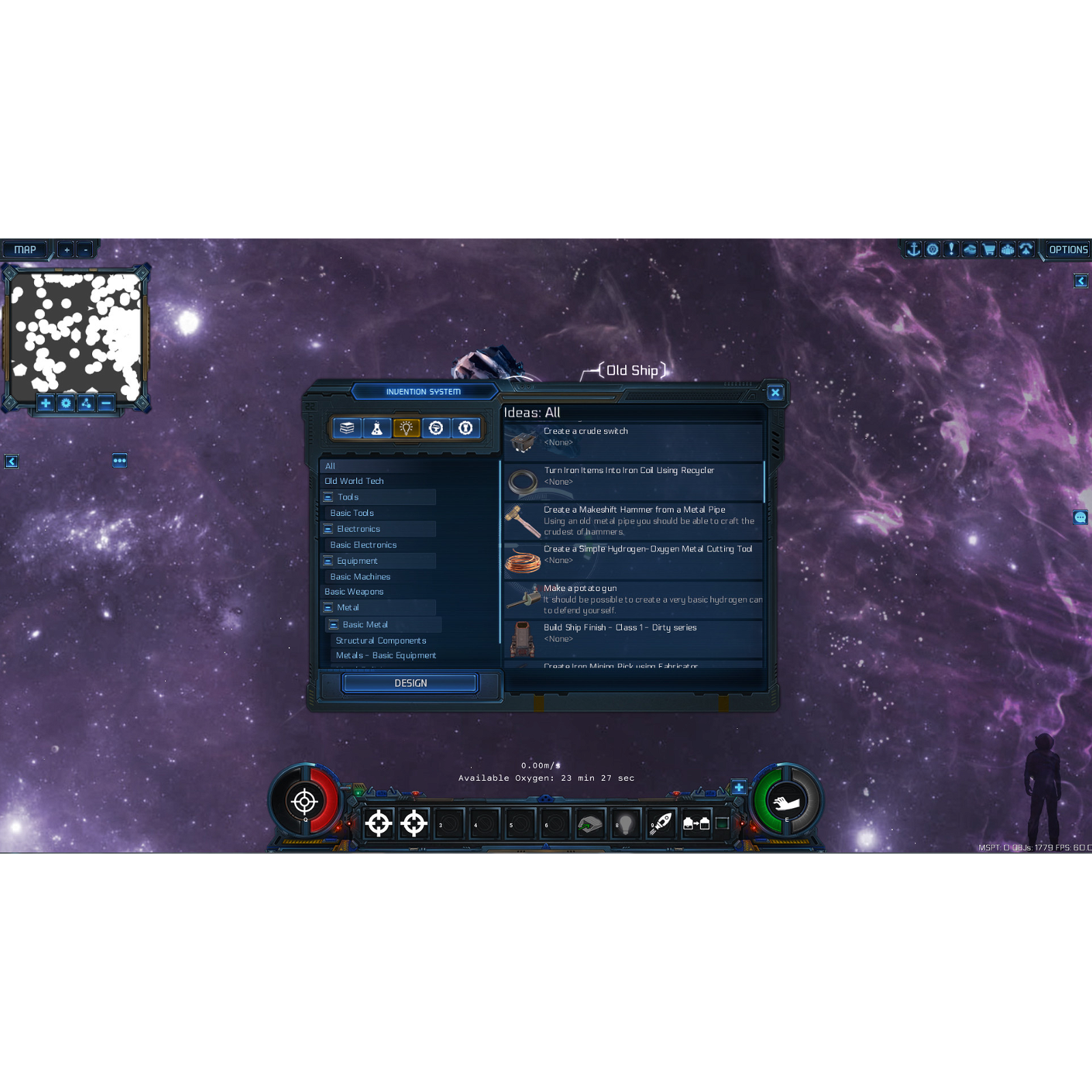The image size is (1092, 1092).
Task: Open the OPTIONS menu
Action: tap(1067, 249)
